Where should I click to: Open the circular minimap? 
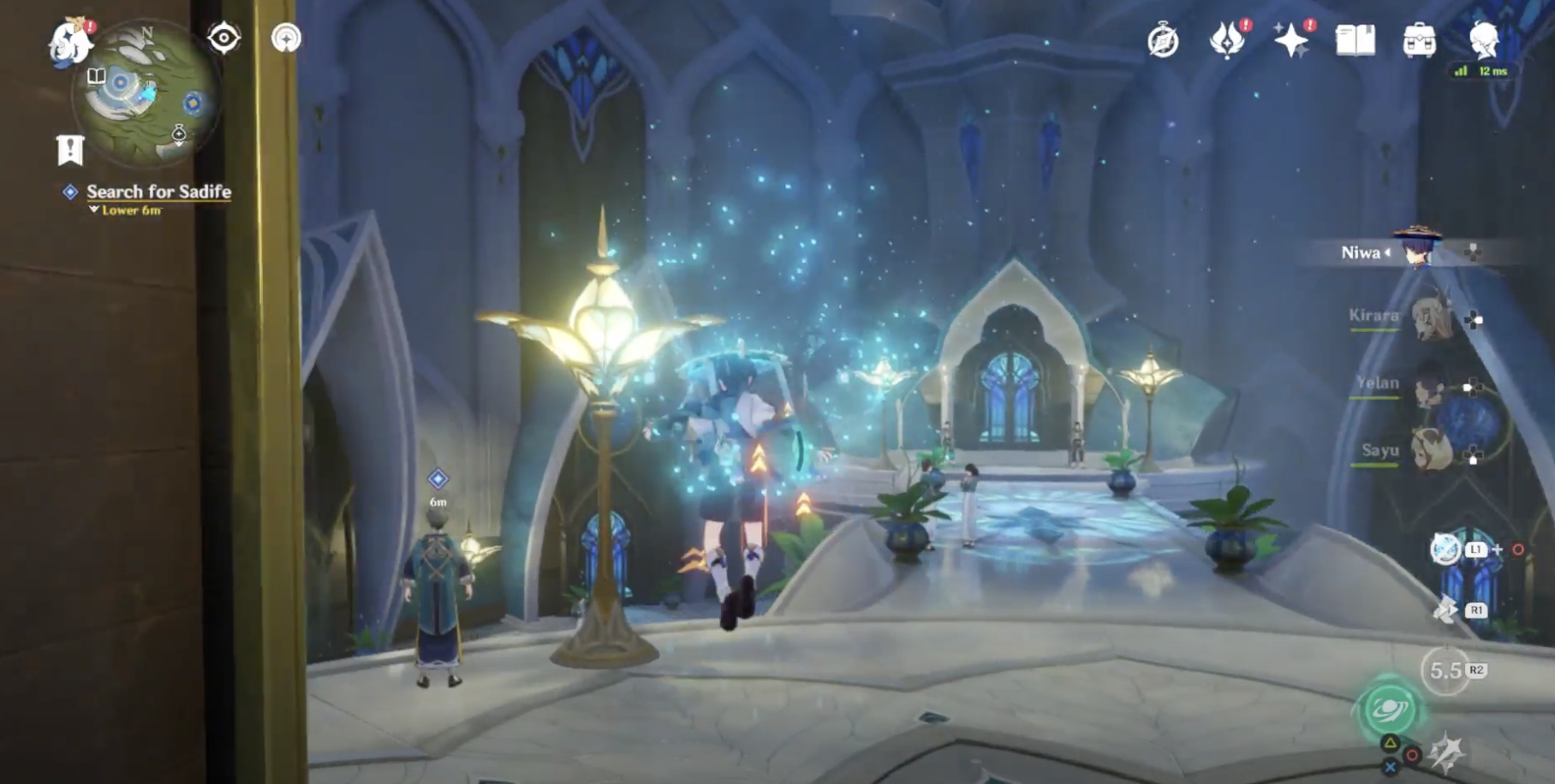(x=144, y=94)
